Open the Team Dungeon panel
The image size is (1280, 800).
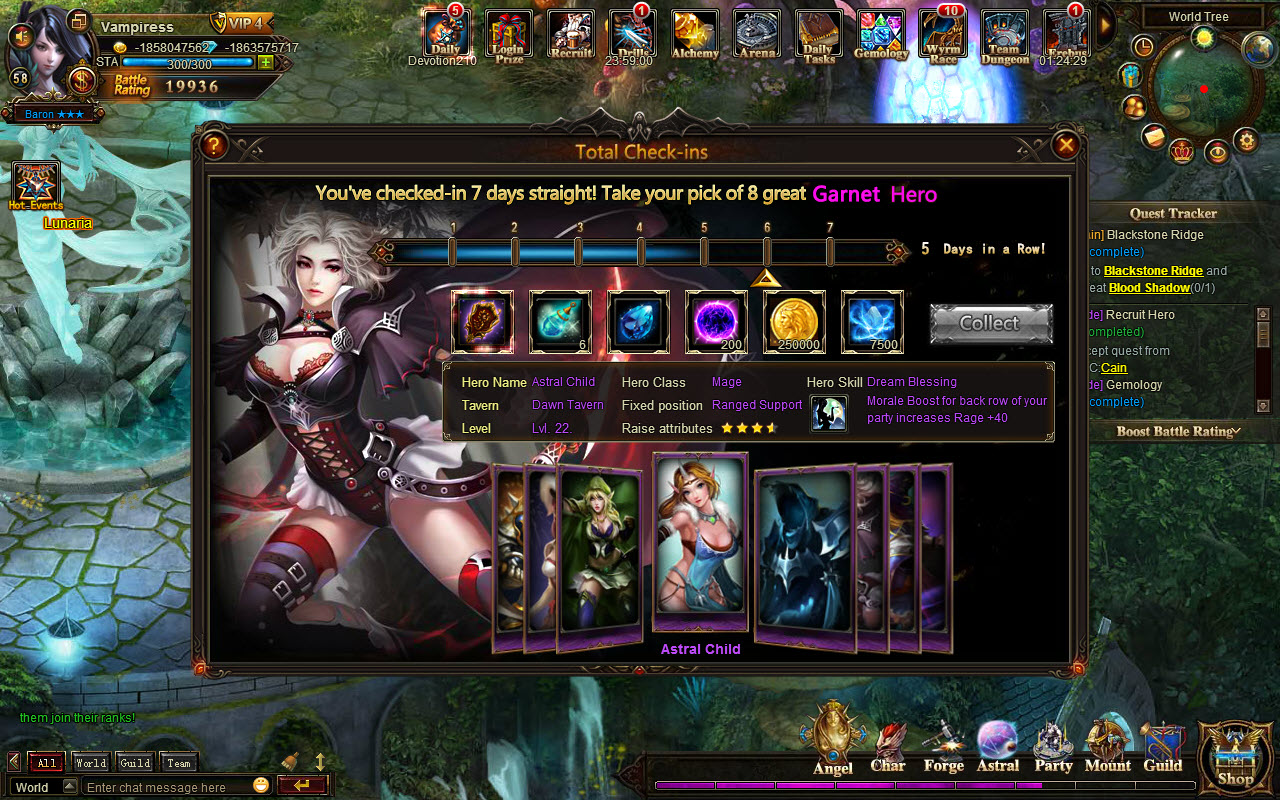(1004, 33)
